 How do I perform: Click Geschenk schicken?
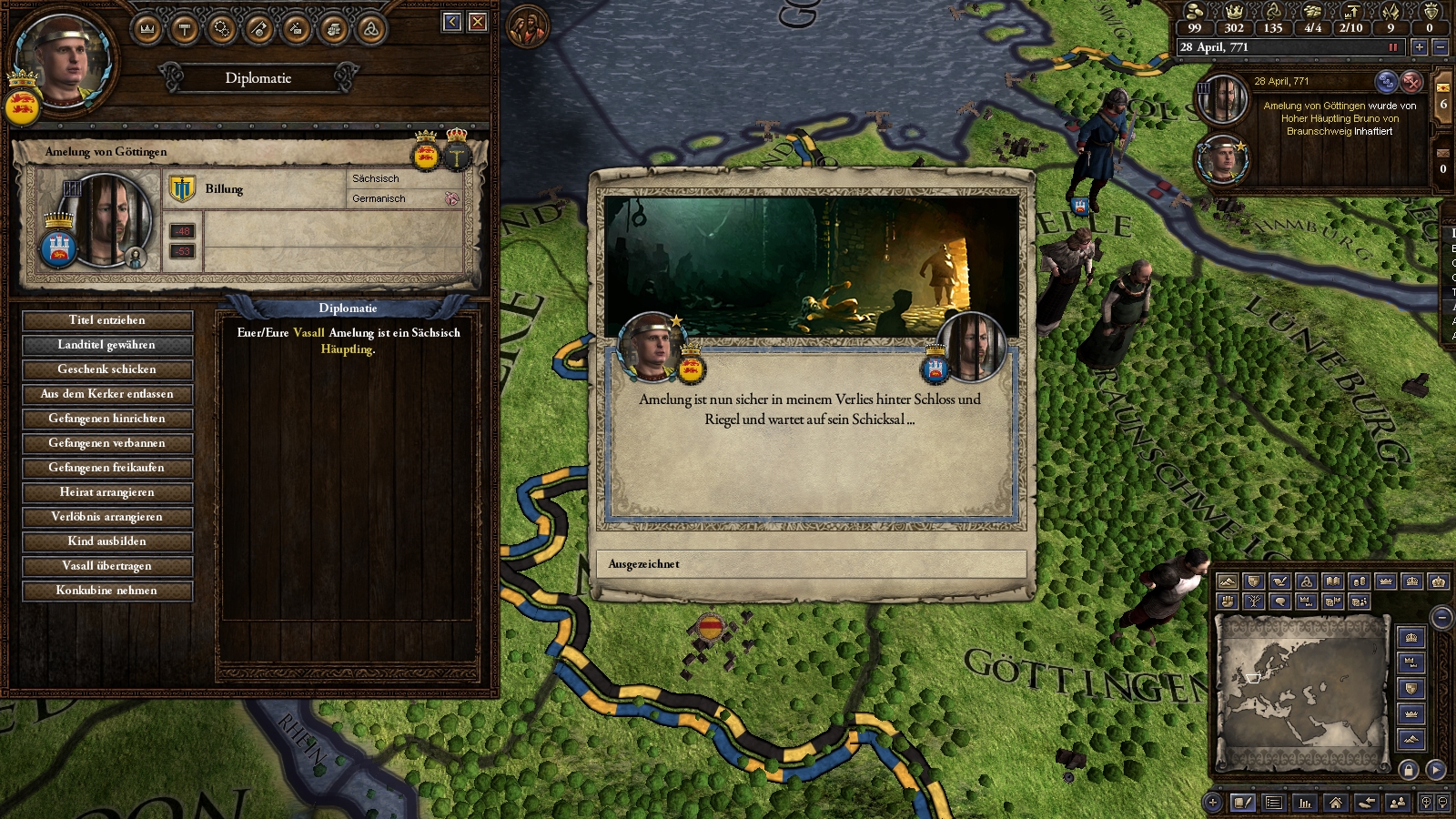pyautogui.click(x=107, y=369)
